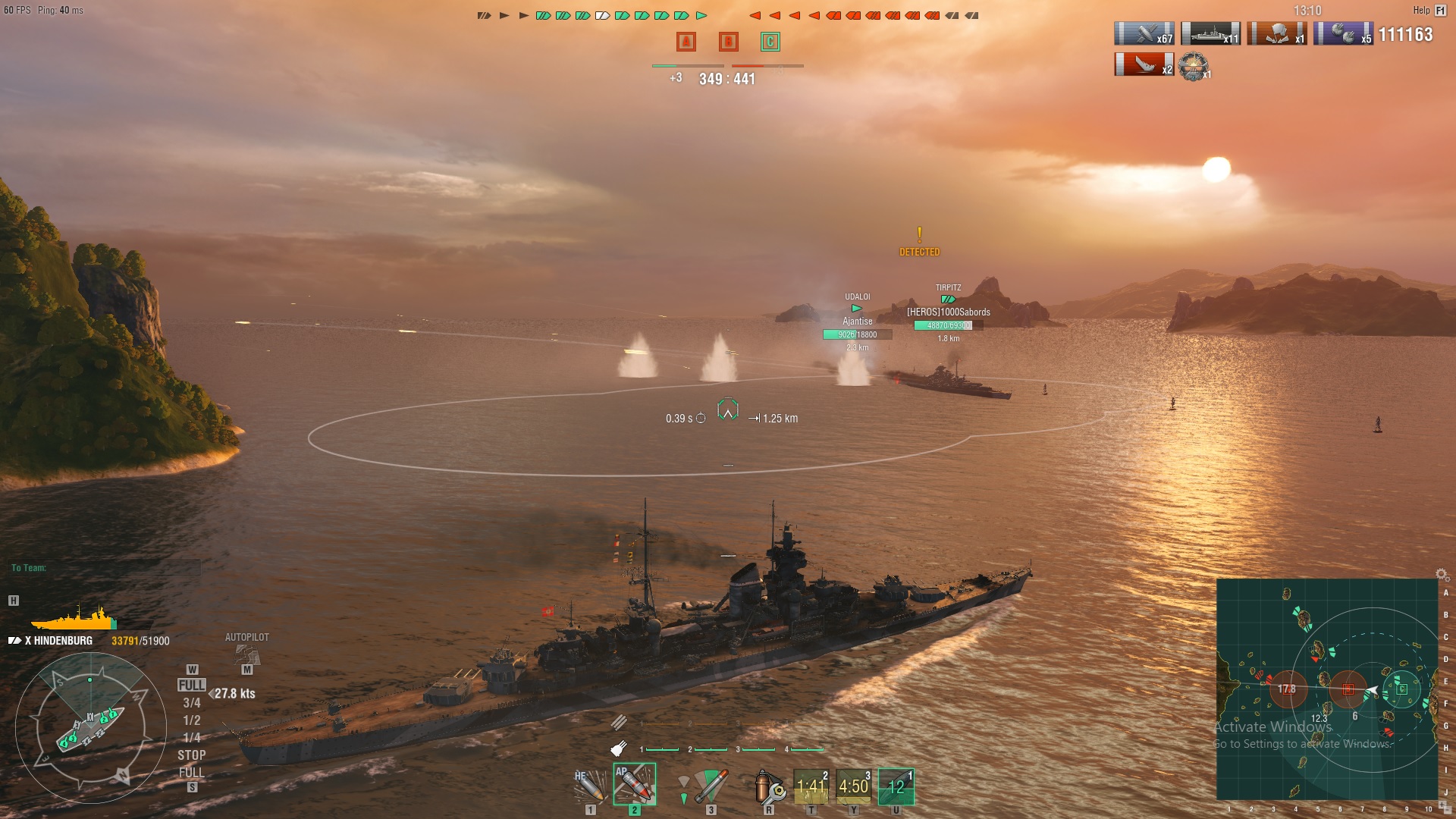Use the consumable showing 1:41 cooldown
Screen dimensions: 1456x819
tap(811, 786)
